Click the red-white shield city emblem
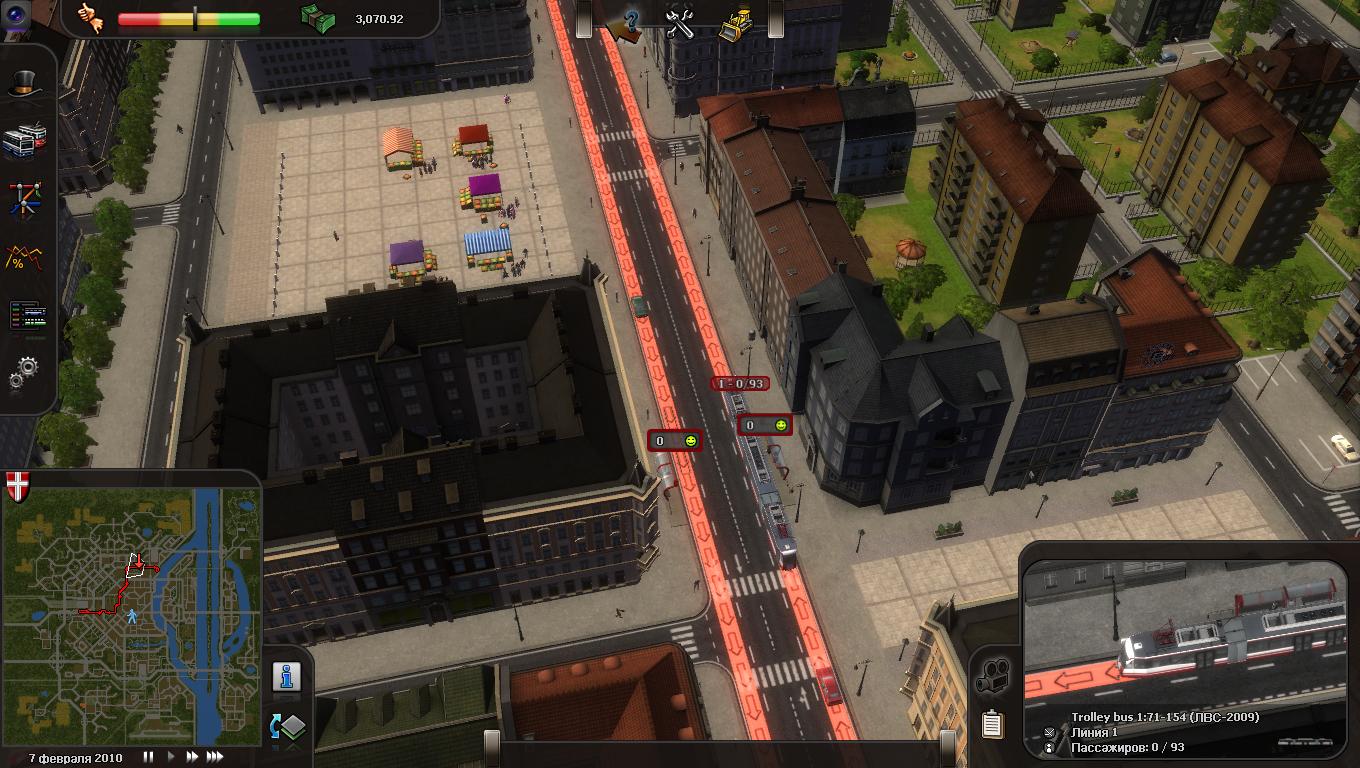 pos(18,487)
